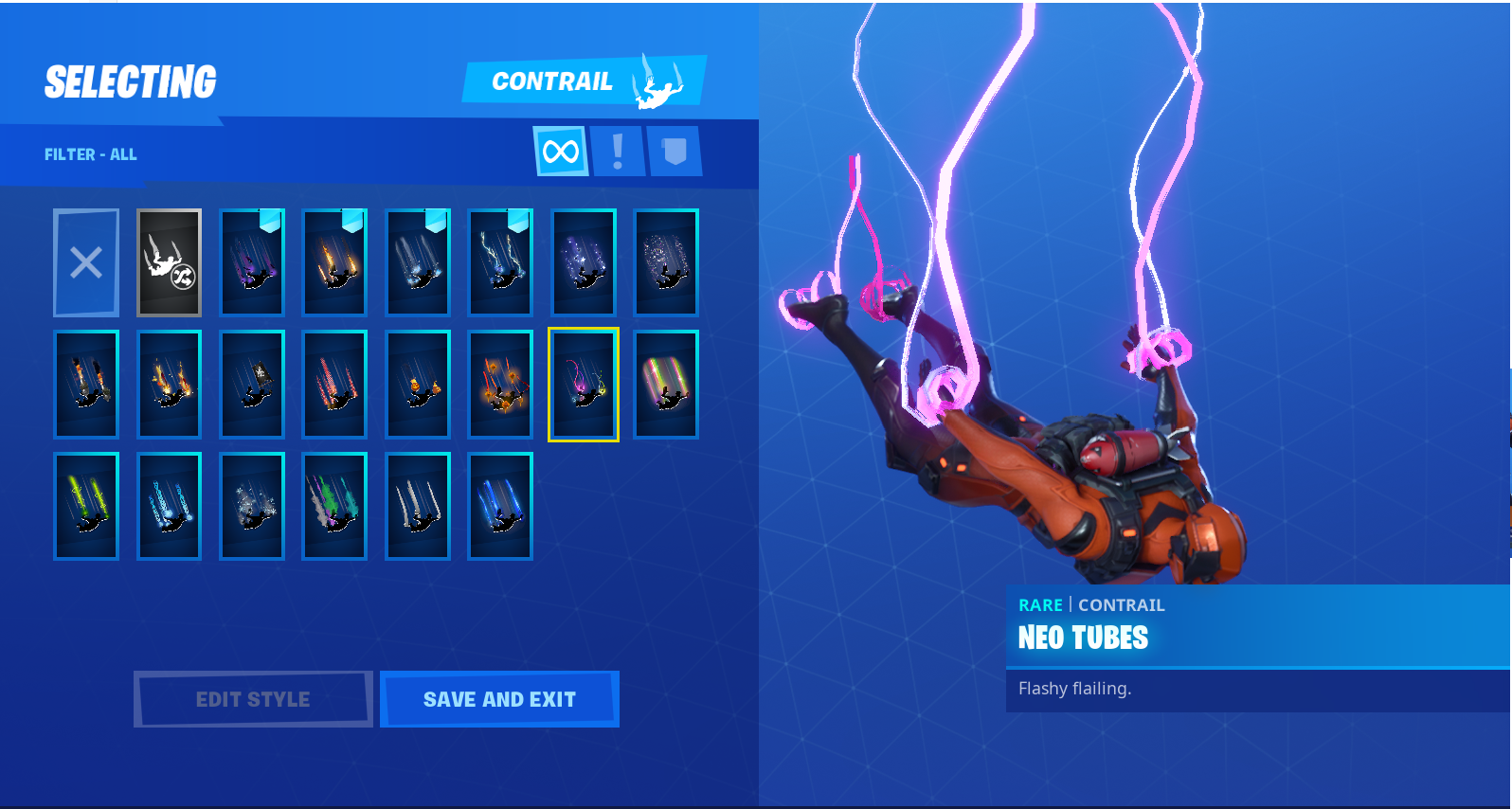Choose the random shuffle contrail tile
The height and width of the screenshot is (809, 1512).
170,262
